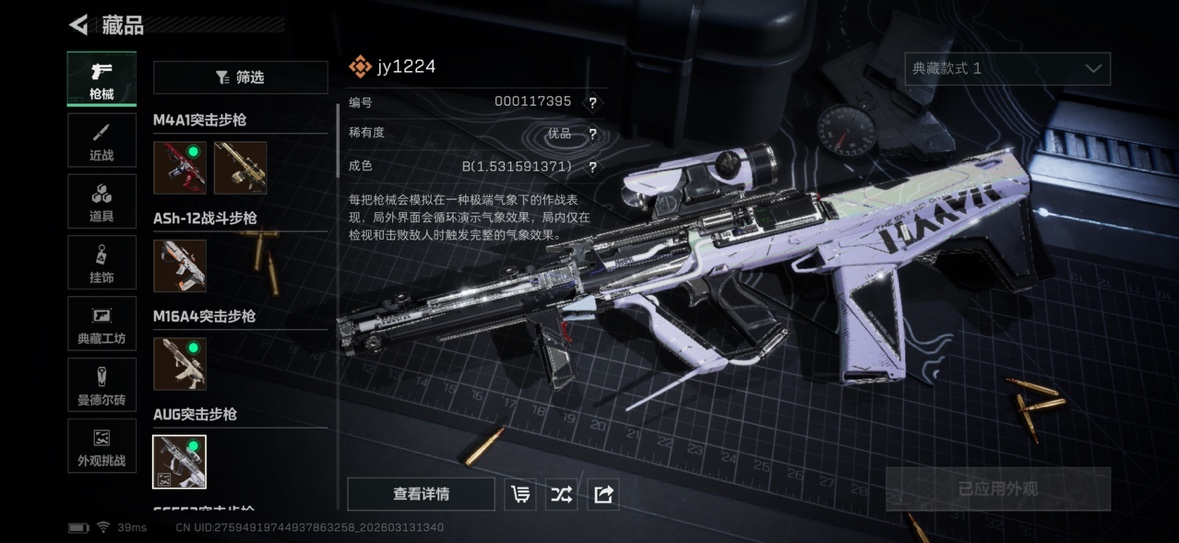Click the 查看详情 view details button

click(421, 494)
